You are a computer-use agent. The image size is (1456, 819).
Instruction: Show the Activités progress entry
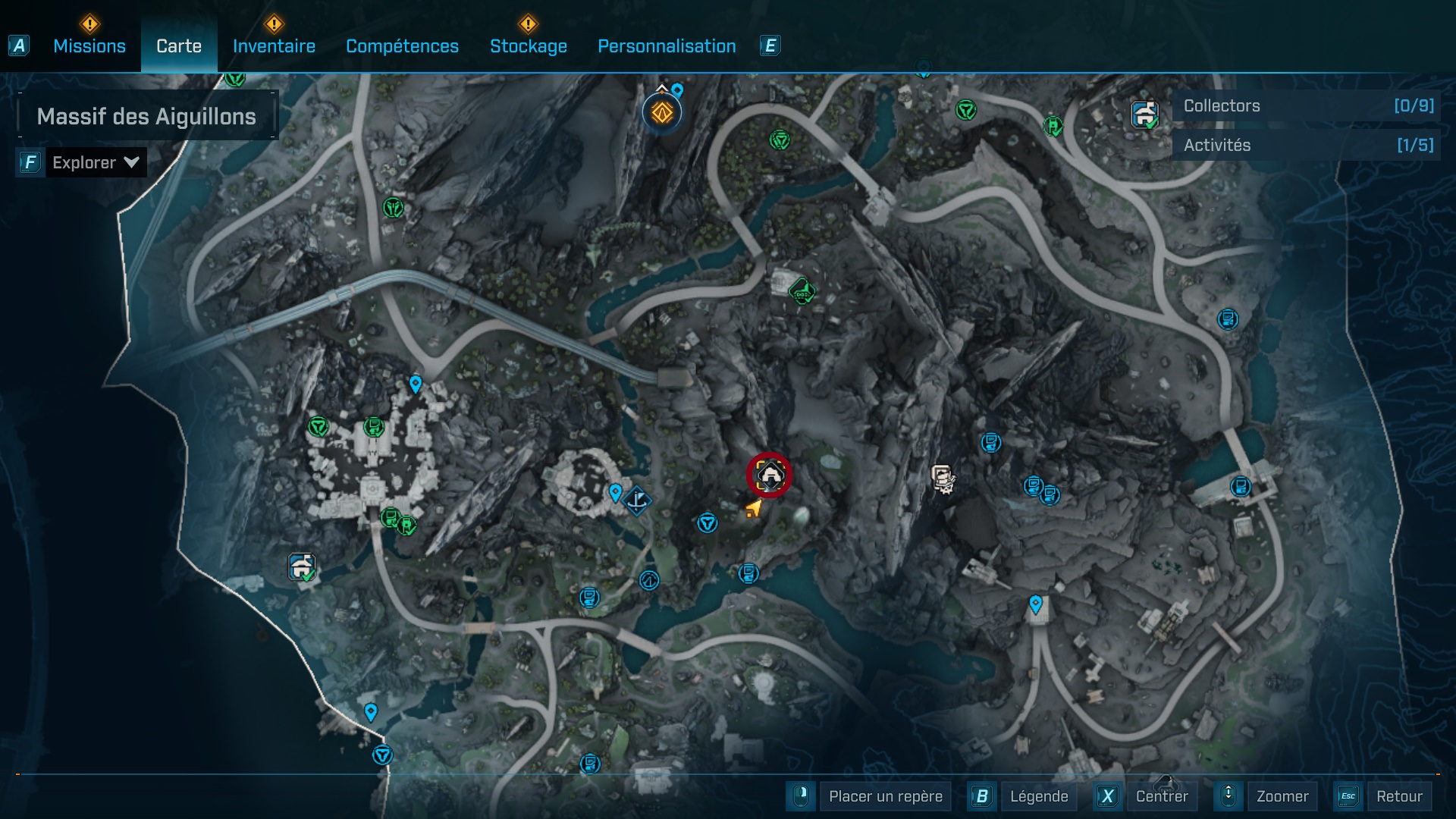(1307, 146)
